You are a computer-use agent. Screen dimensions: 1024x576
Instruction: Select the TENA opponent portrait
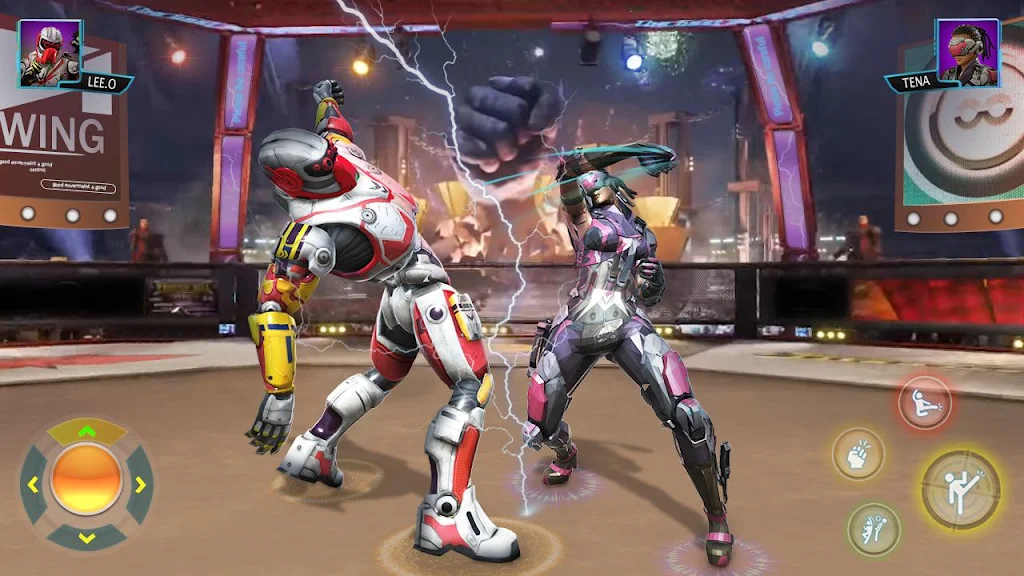(968, 51)
